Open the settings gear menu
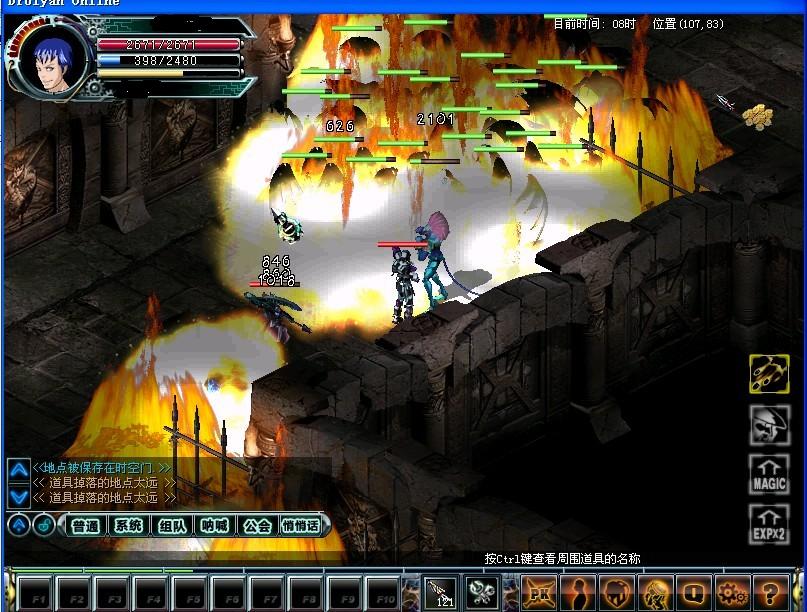 [731, 591]
